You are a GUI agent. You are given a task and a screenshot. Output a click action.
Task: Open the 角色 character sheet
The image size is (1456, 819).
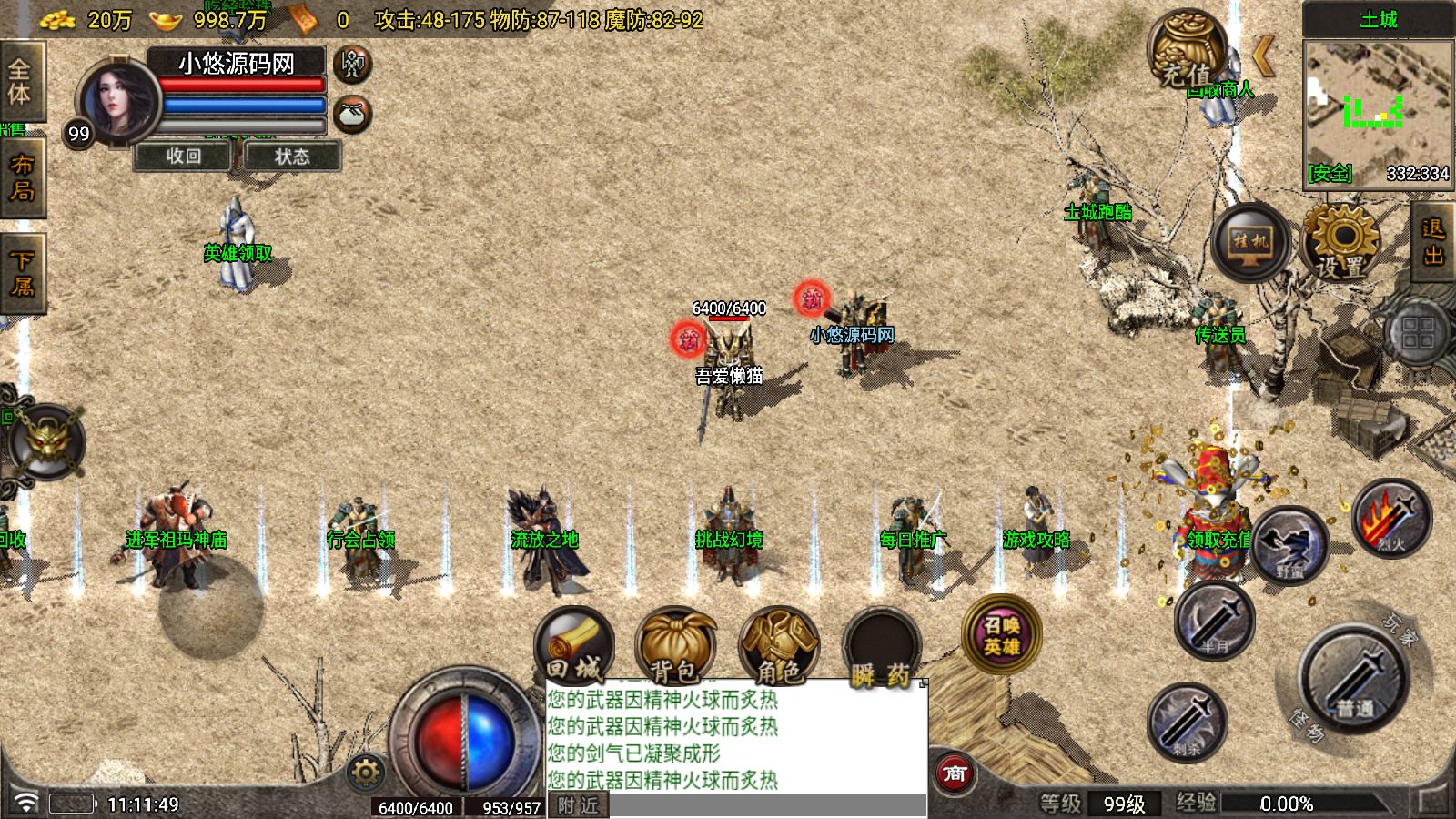coord(779,645)
